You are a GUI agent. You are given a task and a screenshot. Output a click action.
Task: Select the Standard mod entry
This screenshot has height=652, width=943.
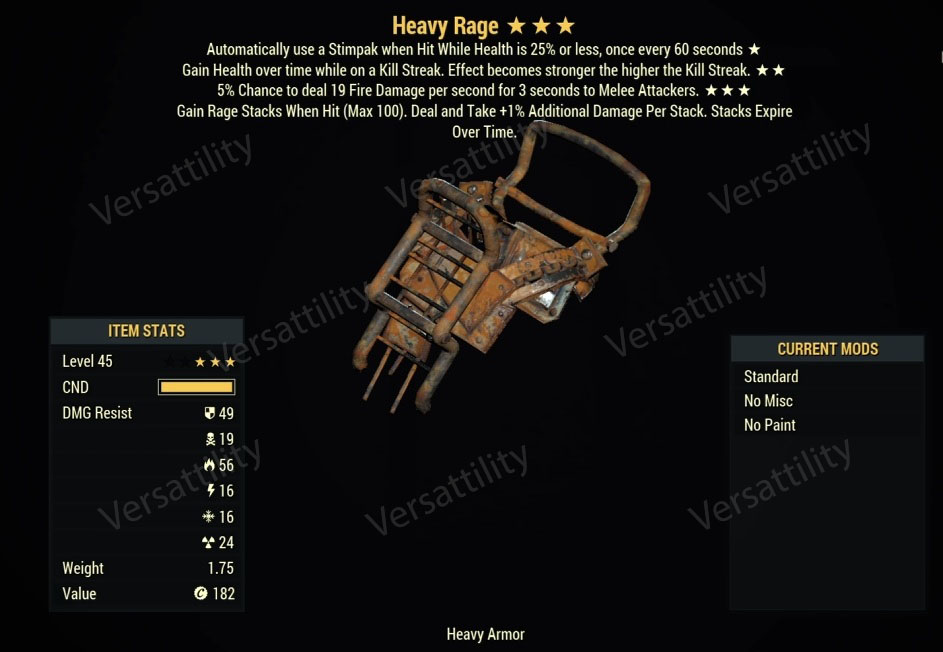pos(771,377)
